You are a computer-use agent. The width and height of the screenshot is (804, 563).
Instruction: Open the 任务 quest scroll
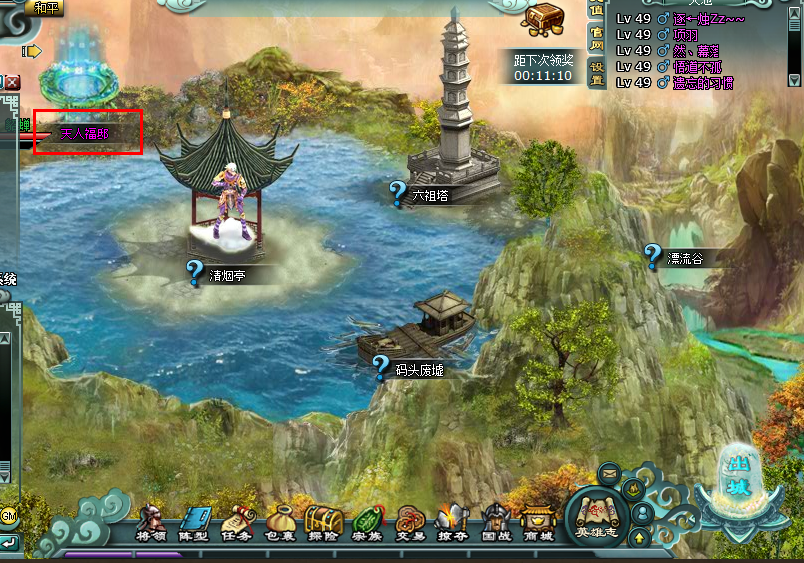[237, 523]
